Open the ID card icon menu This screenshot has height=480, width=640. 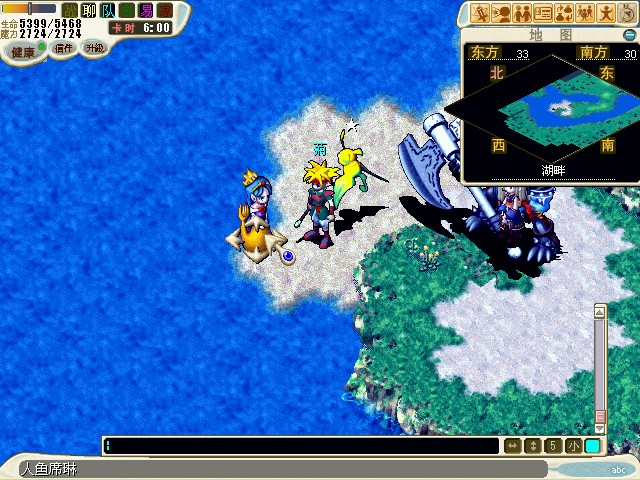(x=544, y=13)
